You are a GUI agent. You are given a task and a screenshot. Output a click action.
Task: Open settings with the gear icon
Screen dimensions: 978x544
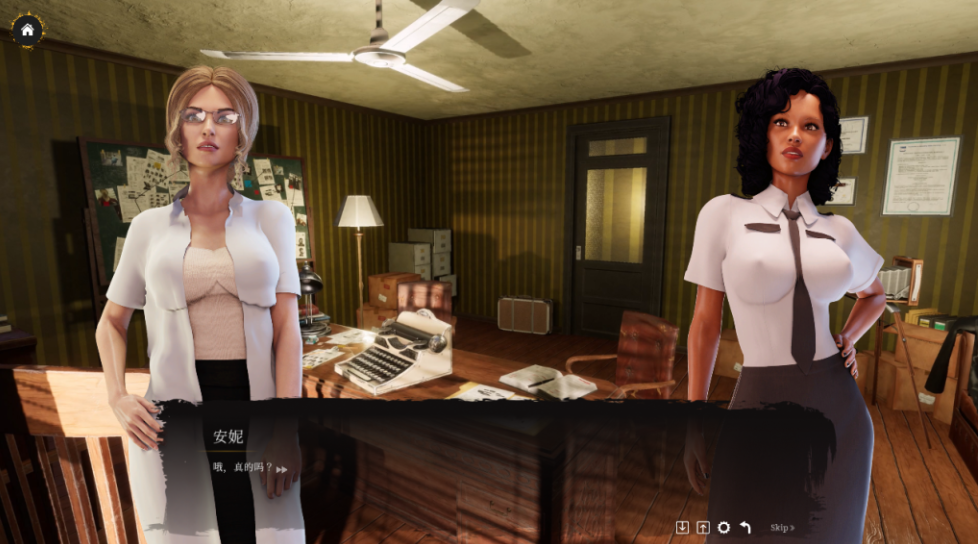pos(723,527)
